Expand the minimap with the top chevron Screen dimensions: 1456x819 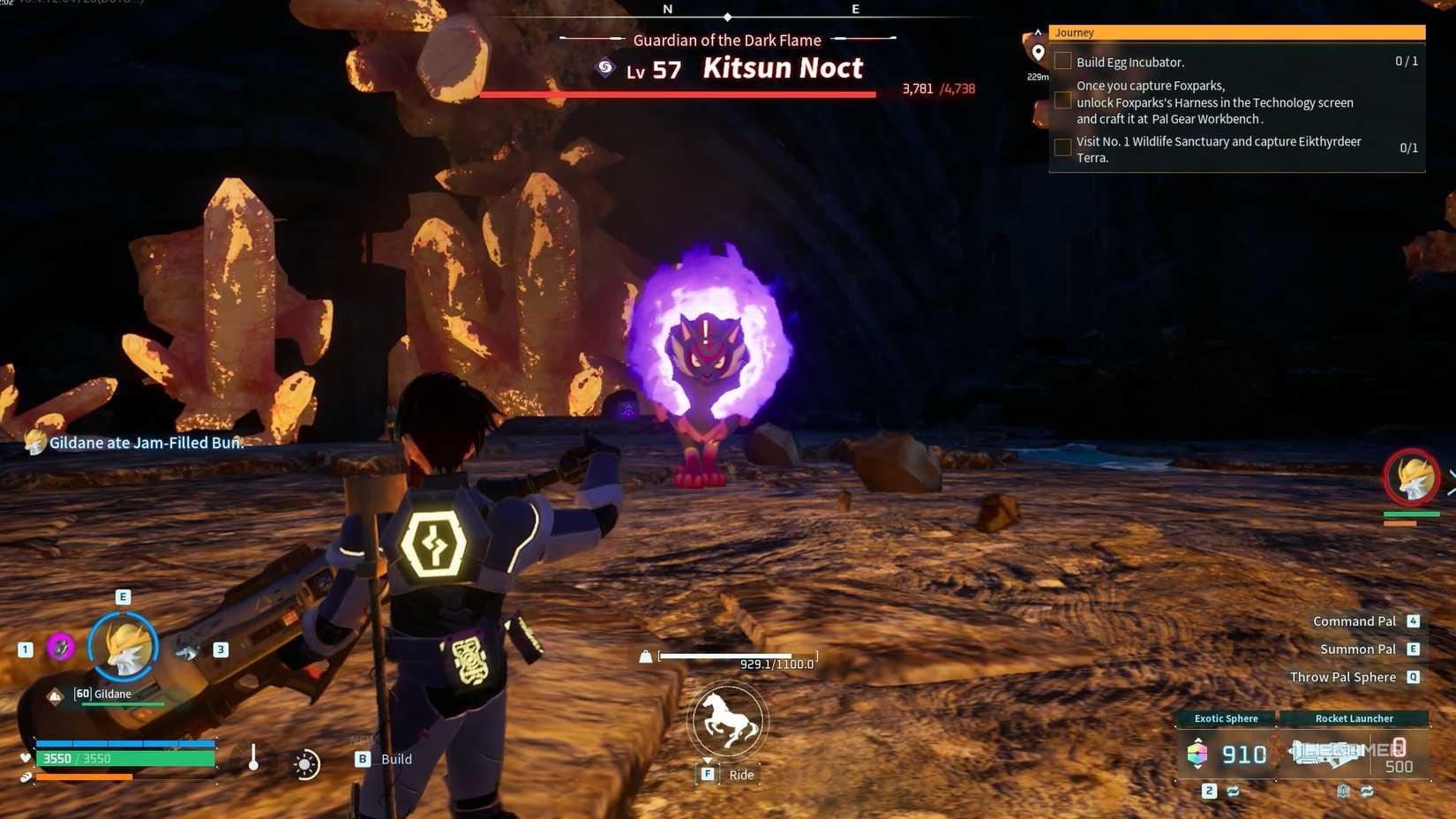click(1038, 32)
